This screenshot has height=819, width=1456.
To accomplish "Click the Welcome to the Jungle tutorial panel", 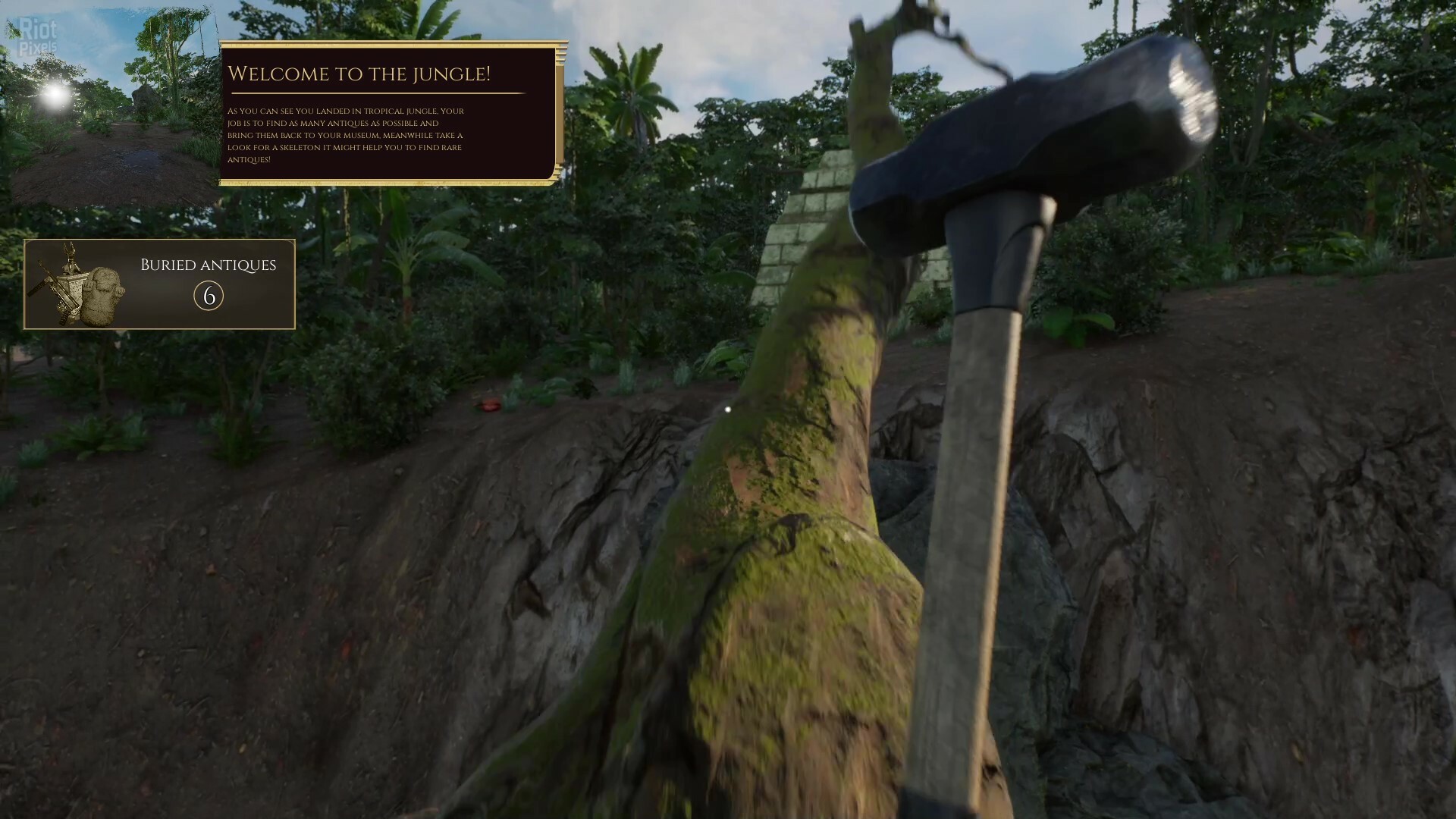I will click(391, 113).
